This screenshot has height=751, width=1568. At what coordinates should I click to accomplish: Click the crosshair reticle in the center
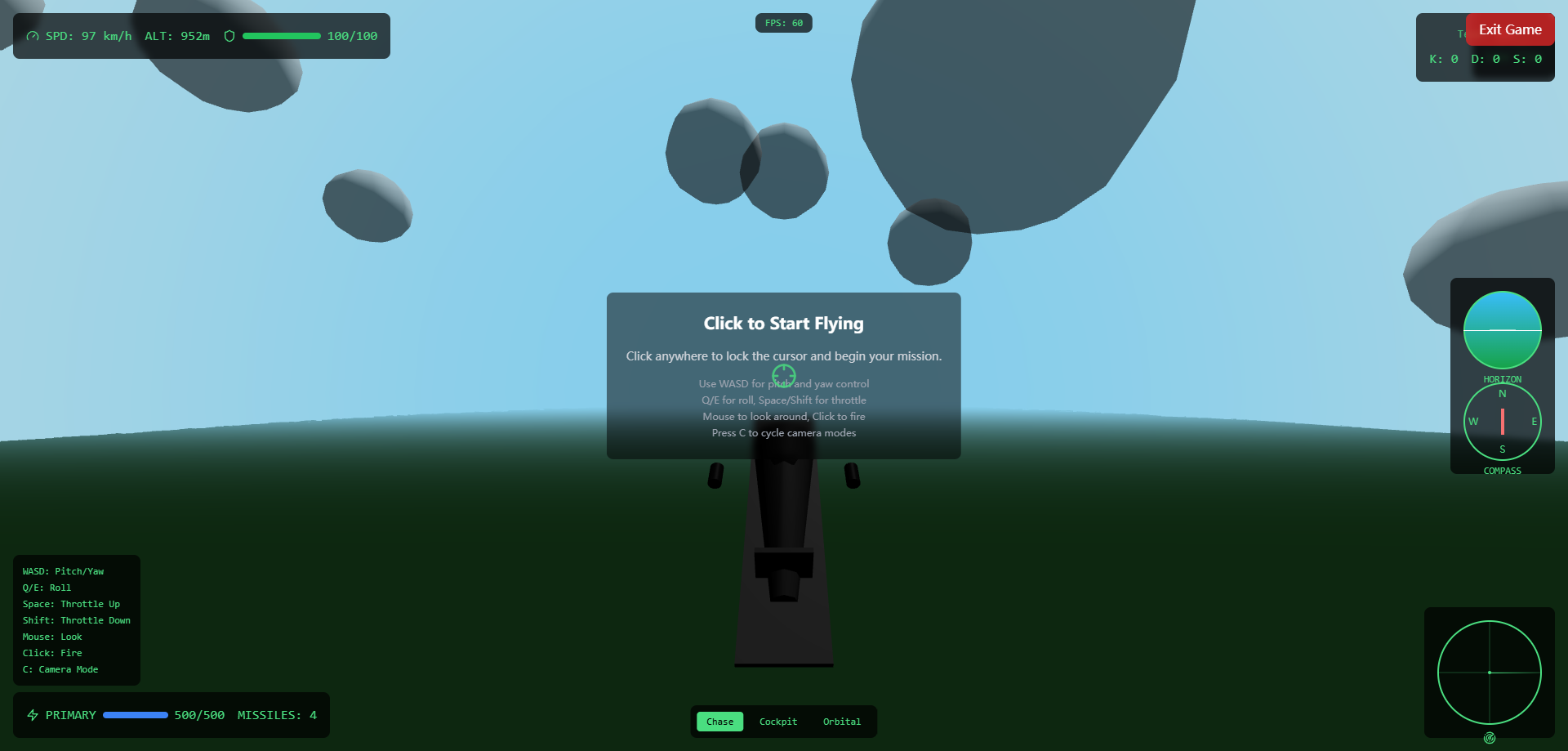coord(783,375)
